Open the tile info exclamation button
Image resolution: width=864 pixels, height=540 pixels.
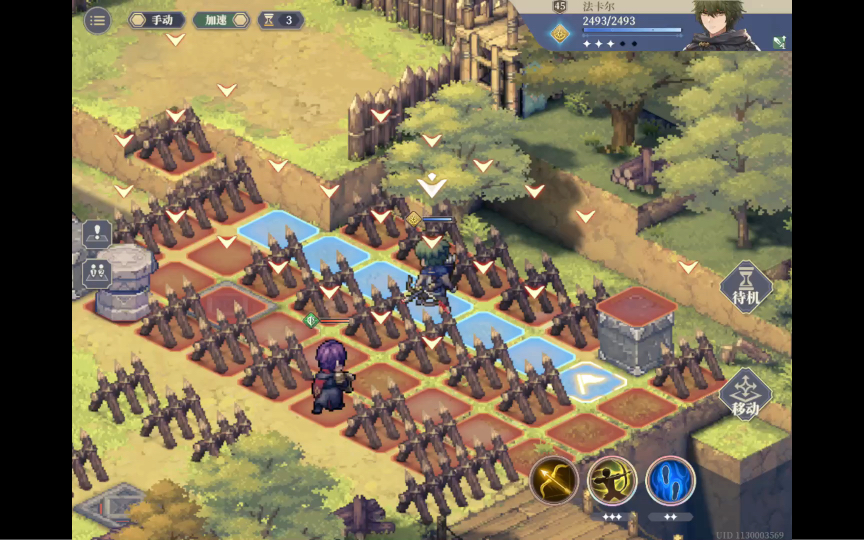click(97, 234)
